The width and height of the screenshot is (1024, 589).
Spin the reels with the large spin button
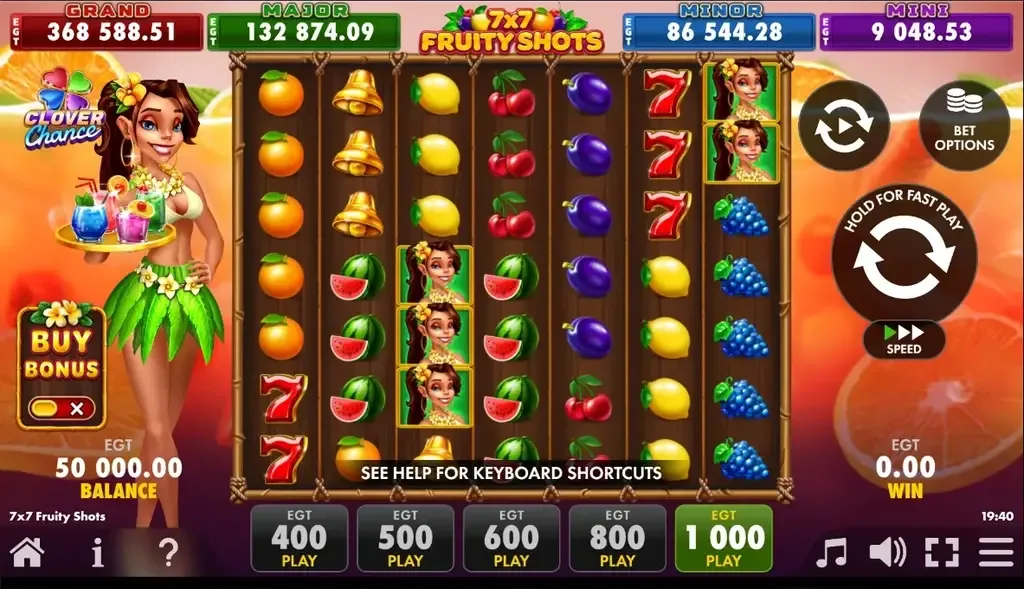coord(904,257)
